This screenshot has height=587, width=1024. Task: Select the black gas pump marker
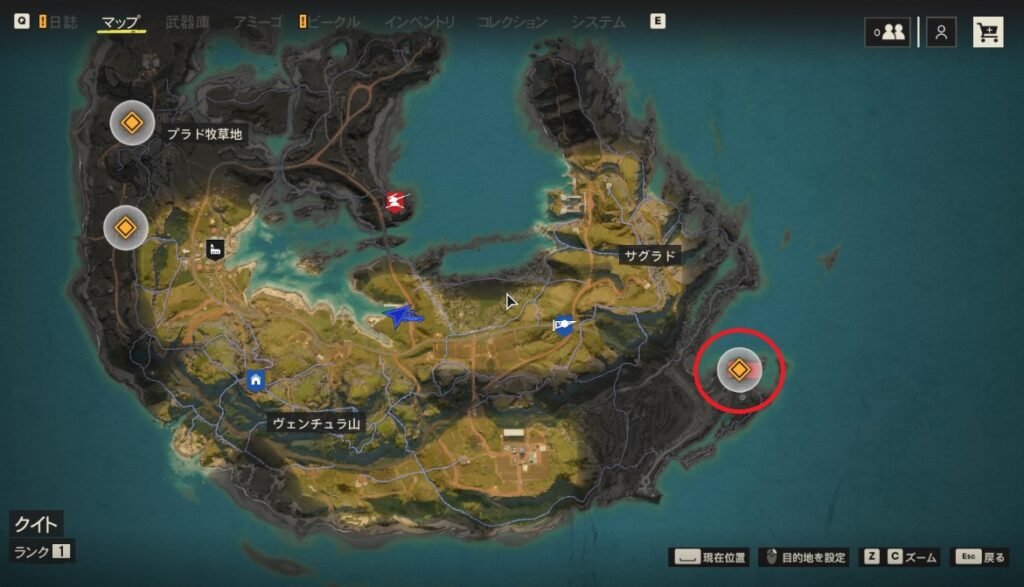tap(214, 249)
